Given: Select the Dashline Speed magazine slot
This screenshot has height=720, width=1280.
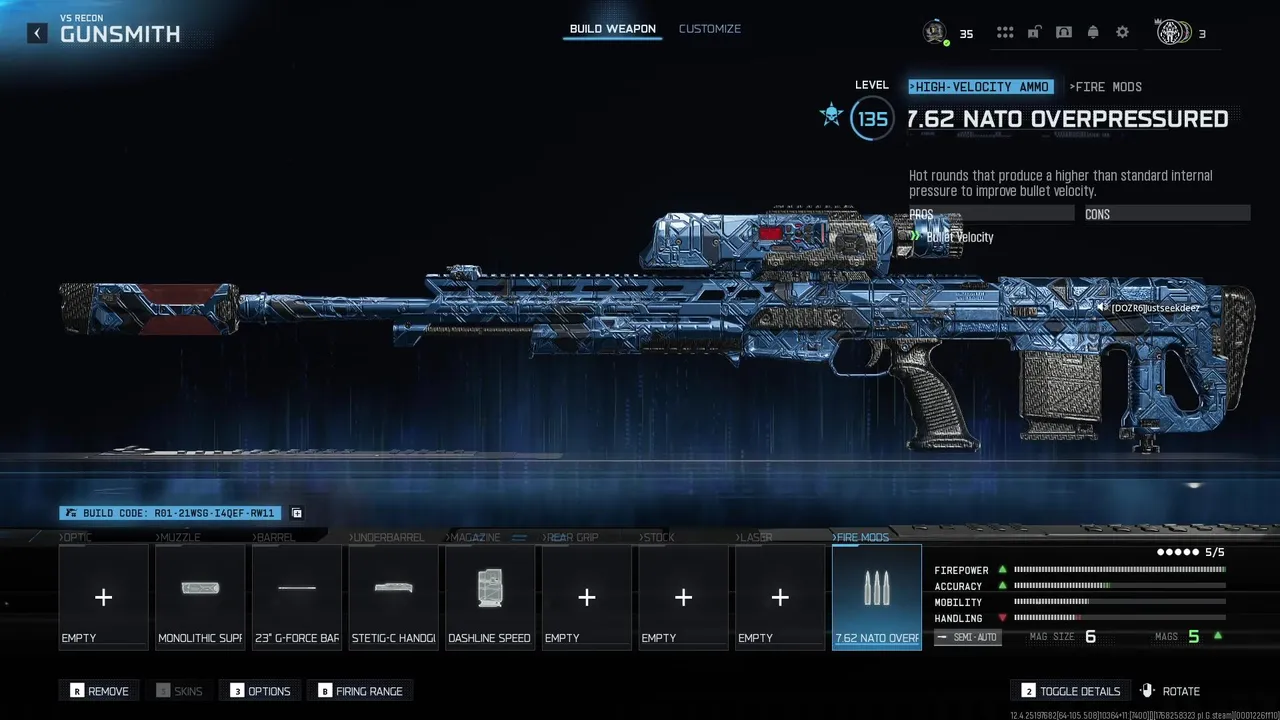Looking at the screenshot, I should click(490, 597).
